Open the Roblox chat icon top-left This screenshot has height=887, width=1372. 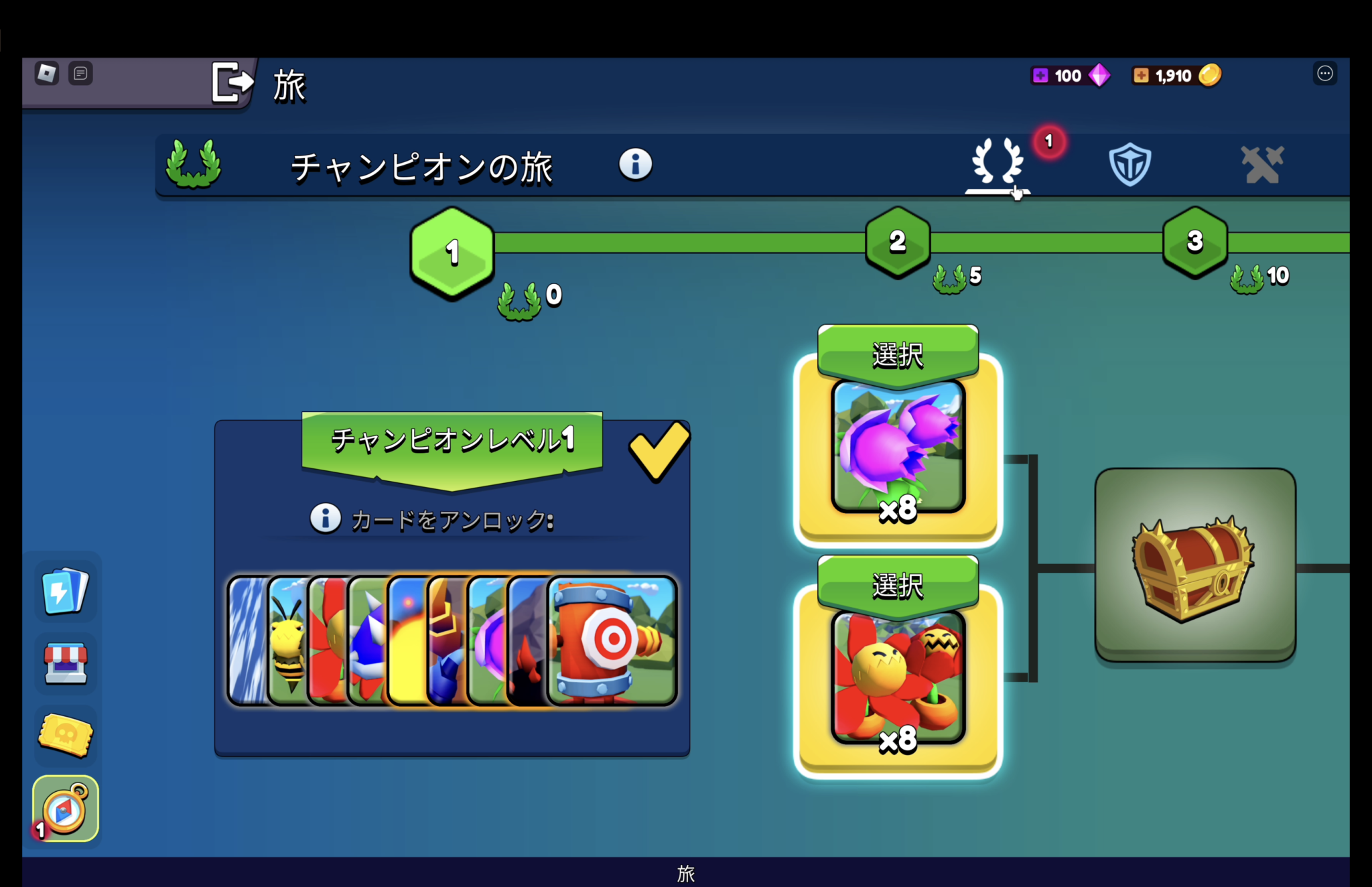tap(82, 73)
